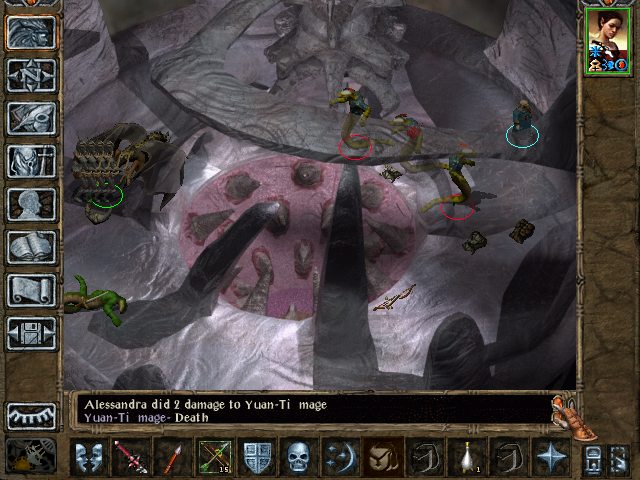Open special abilities star button
The height and width of the screenshot is (480, 640).
click(551, 457)
